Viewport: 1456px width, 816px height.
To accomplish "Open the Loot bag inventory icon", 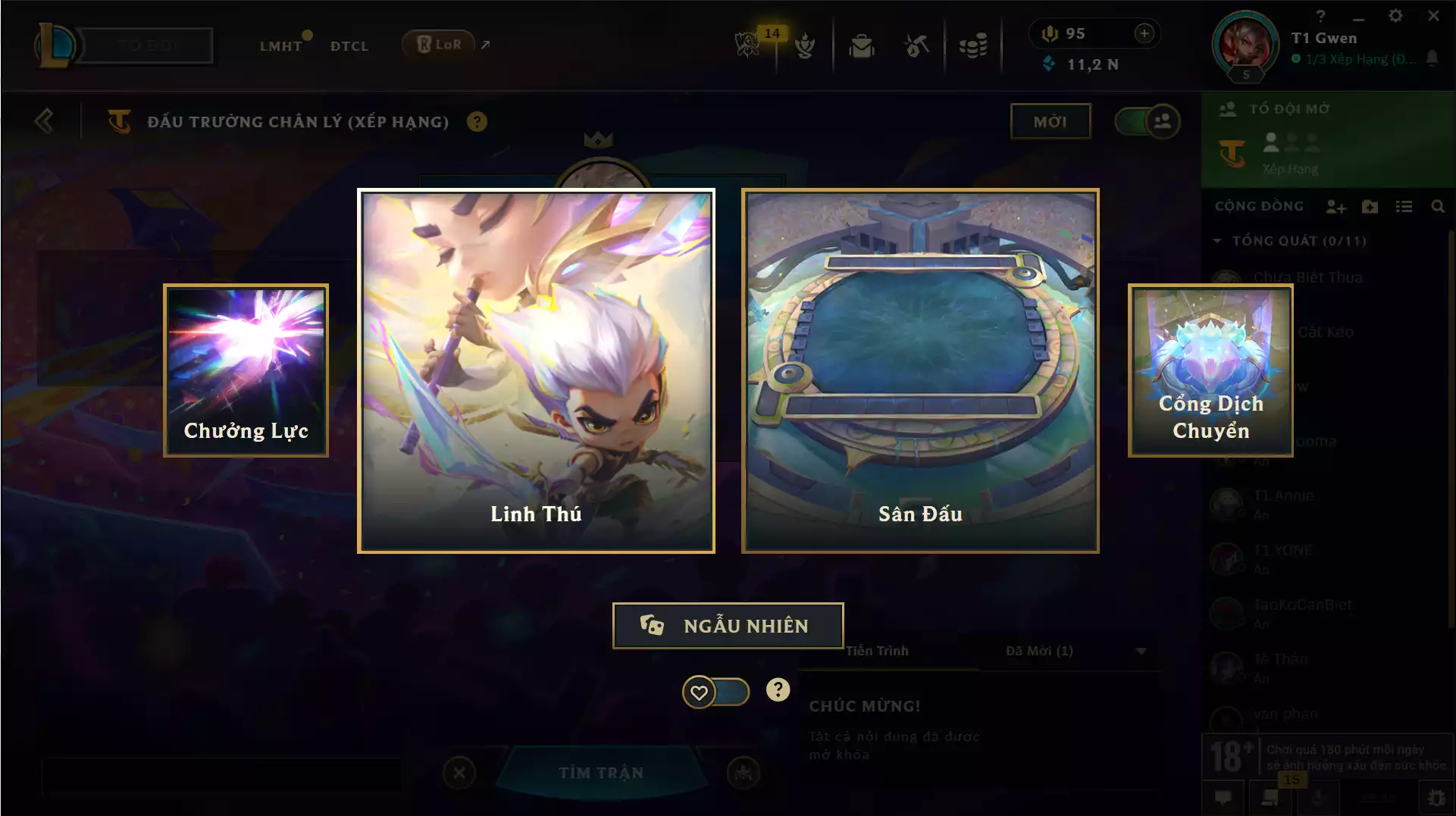I will click(x=860, y=45).
